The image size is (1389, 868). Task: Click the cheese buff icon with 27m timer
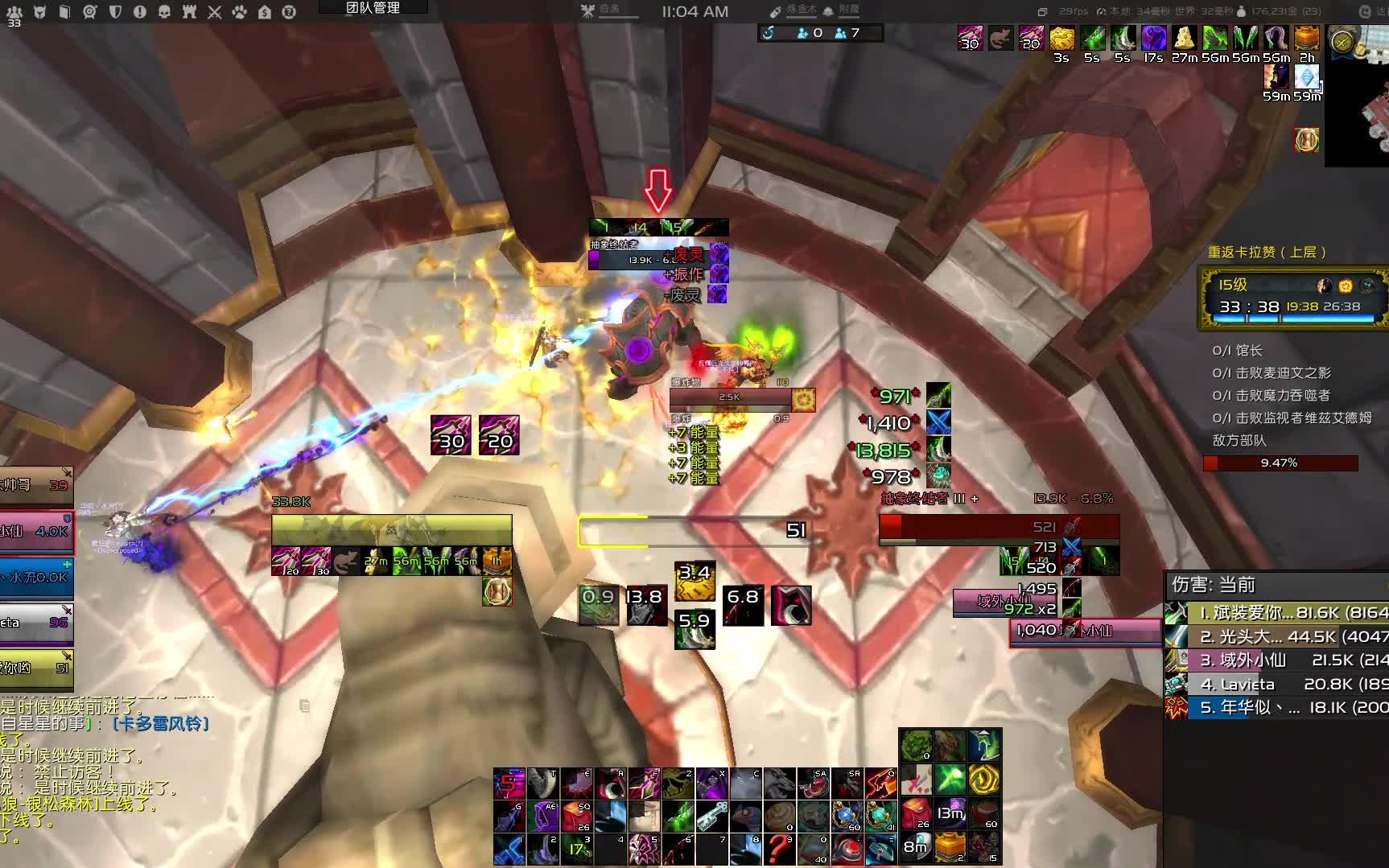point(1184,39)
